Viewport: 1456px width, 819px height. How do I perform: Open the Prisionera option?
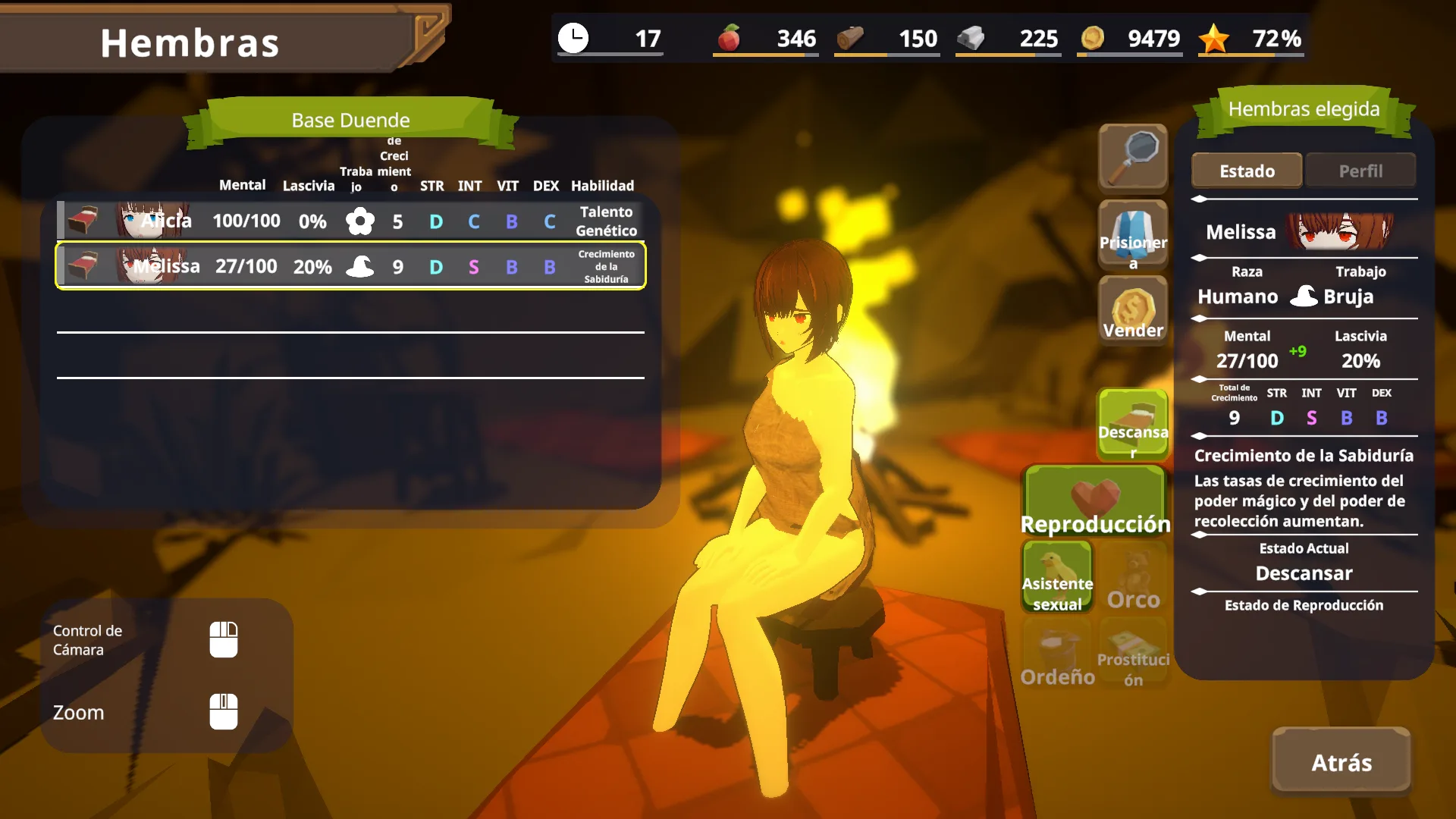tap(1133, 235)
